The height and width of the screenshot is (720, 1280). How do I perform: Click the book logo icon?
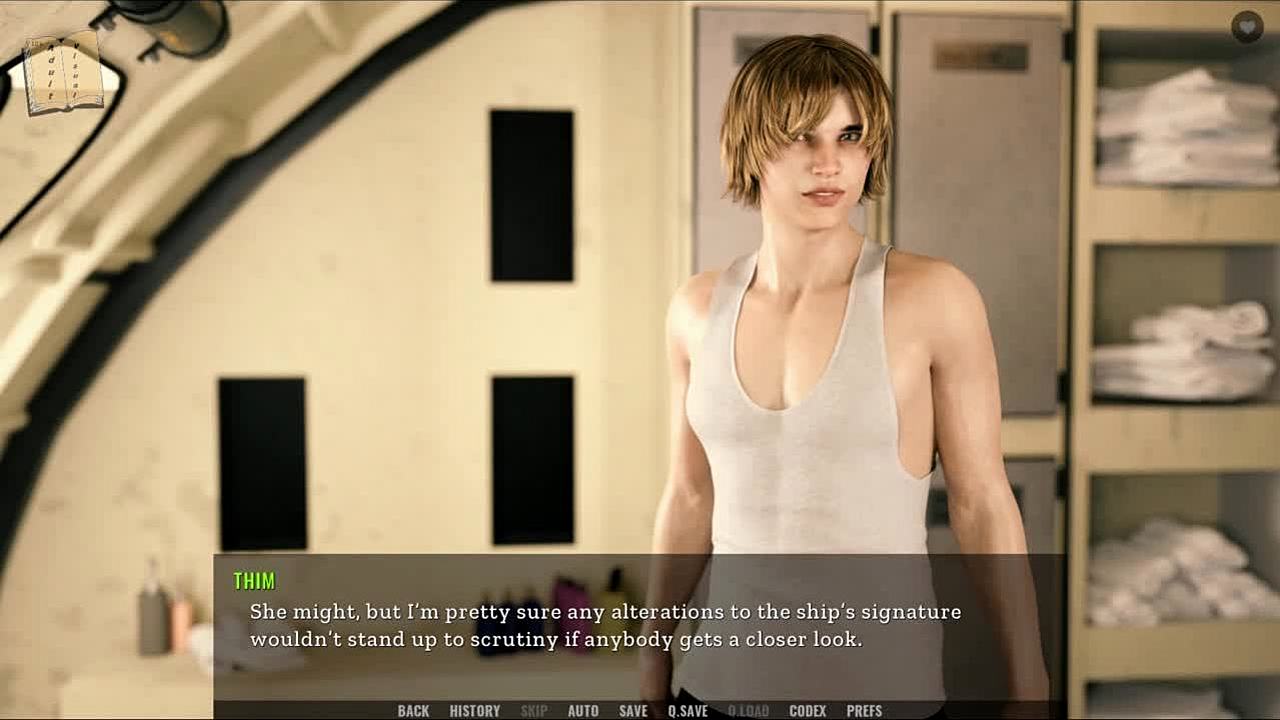(x=64, y=73)
